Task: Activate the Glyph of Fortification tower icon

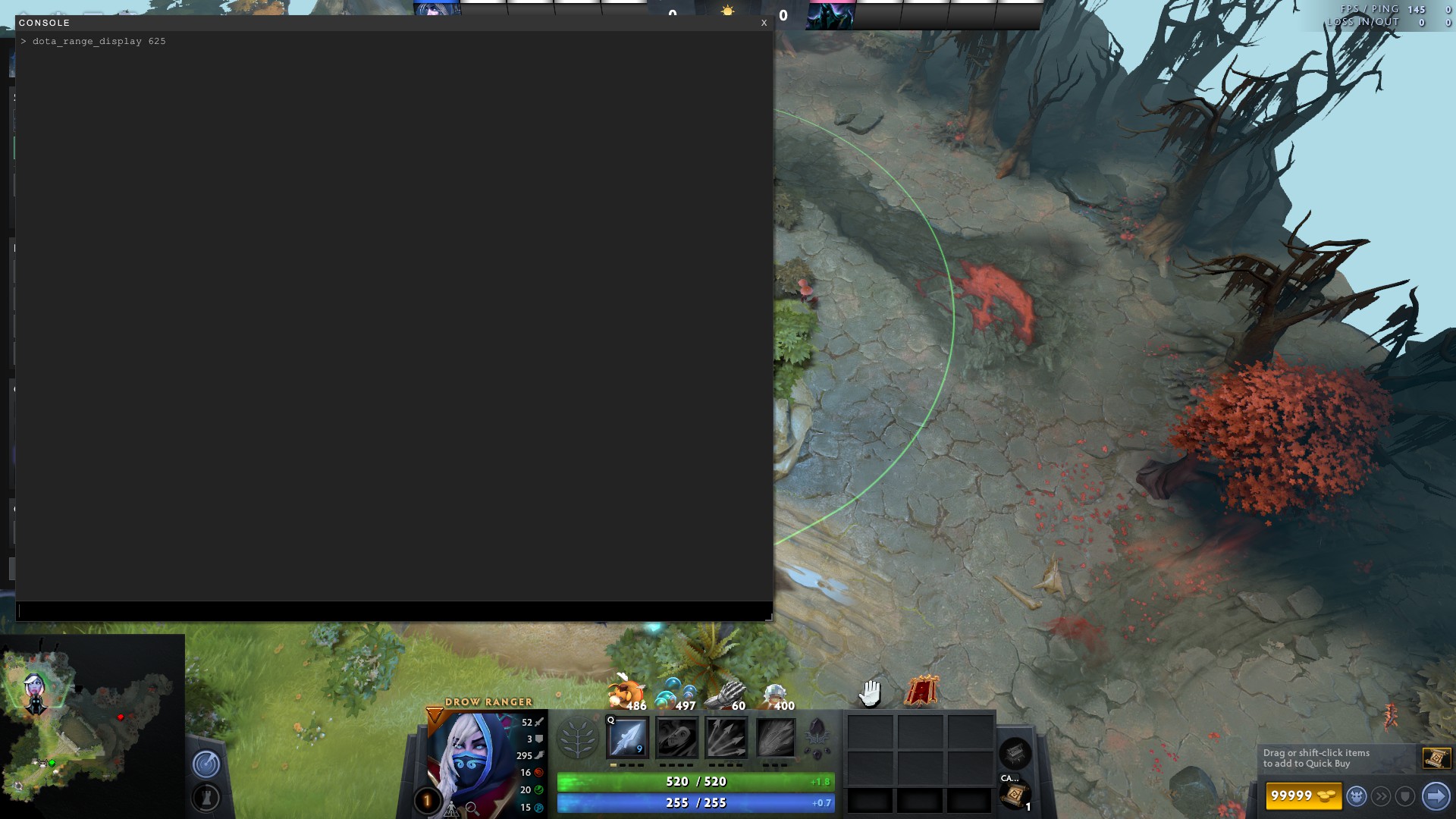Action: [x=205, y=799]
